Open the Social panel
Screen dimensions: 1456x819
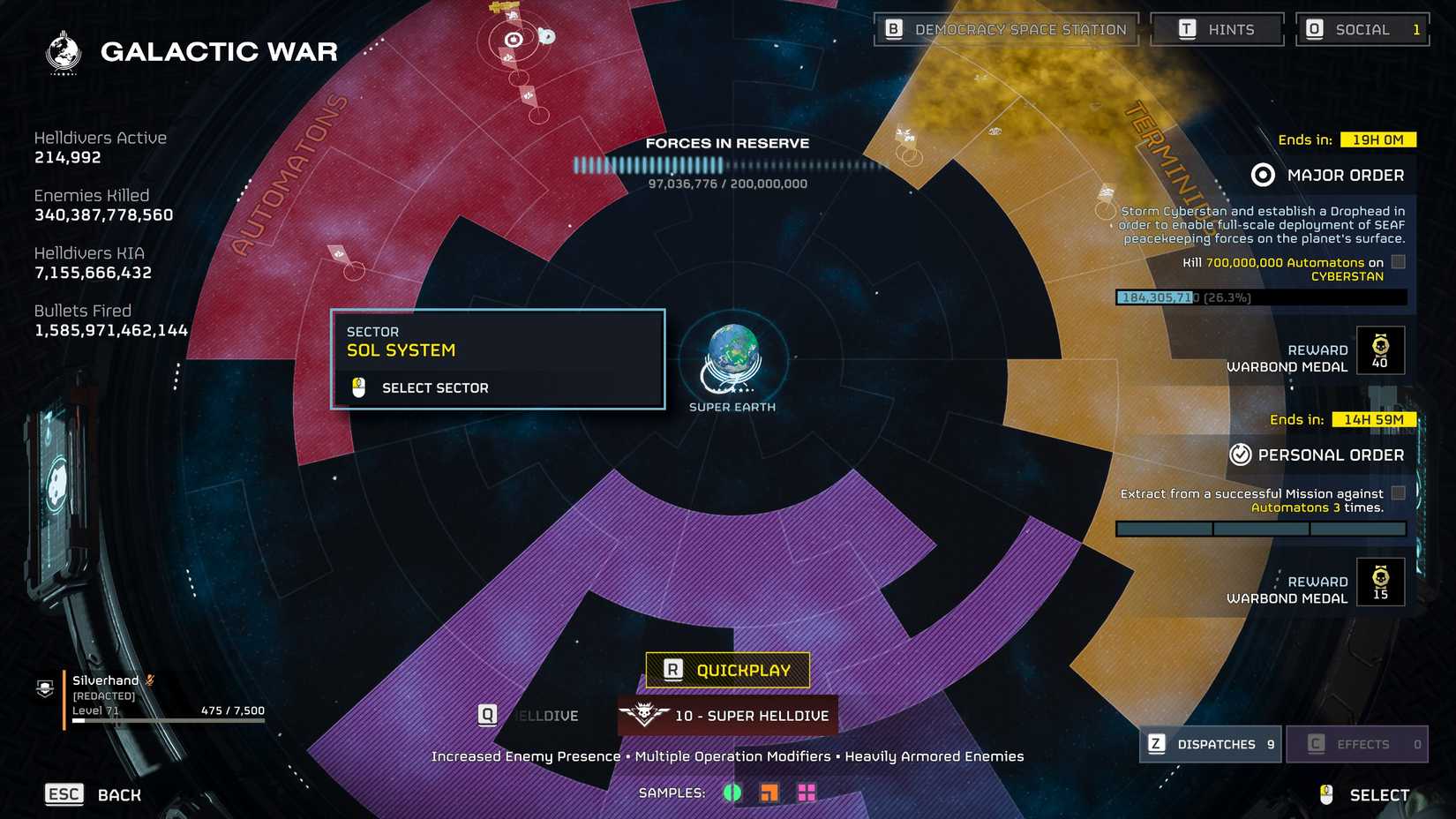tap(1362, 28)
